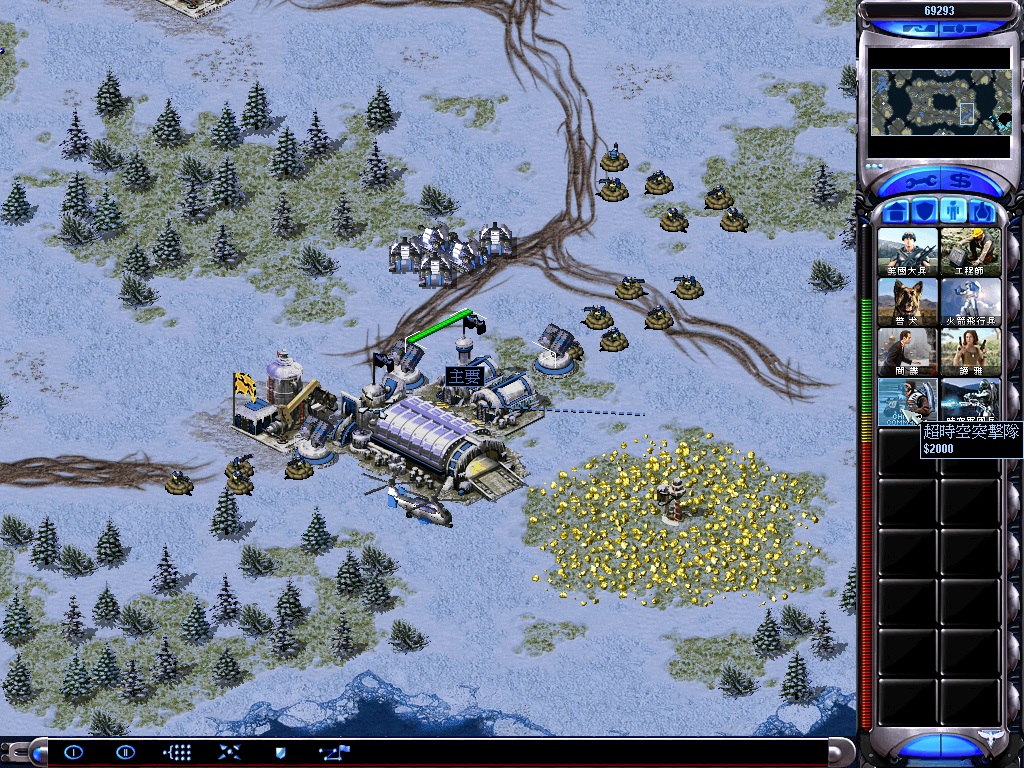
Task: Activate the shield guard command
Action: 280,752
